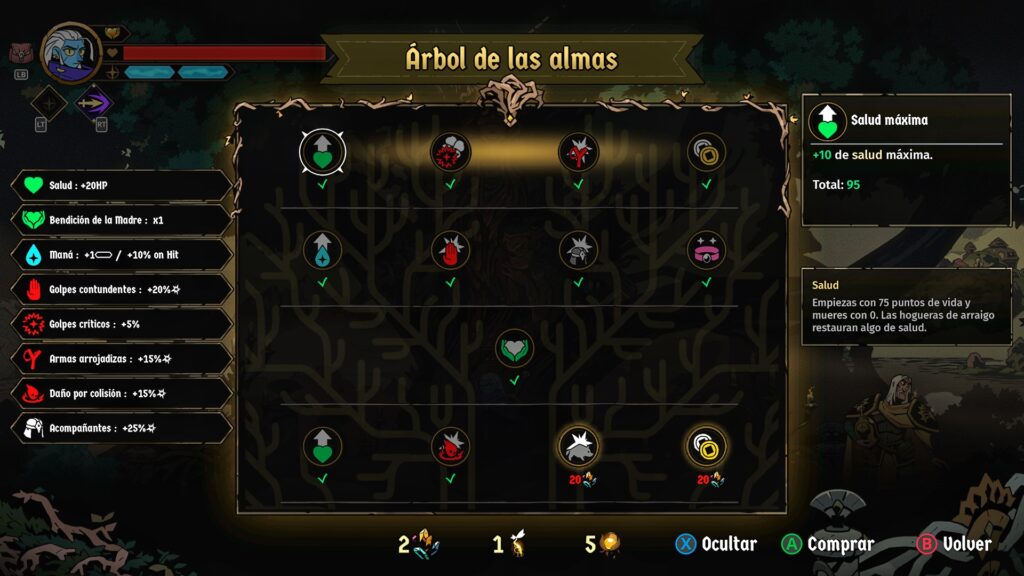This screenshot has width=1024, height=576.
Task: Select the white boar node costing 20
Action: [x=578, y=446]
